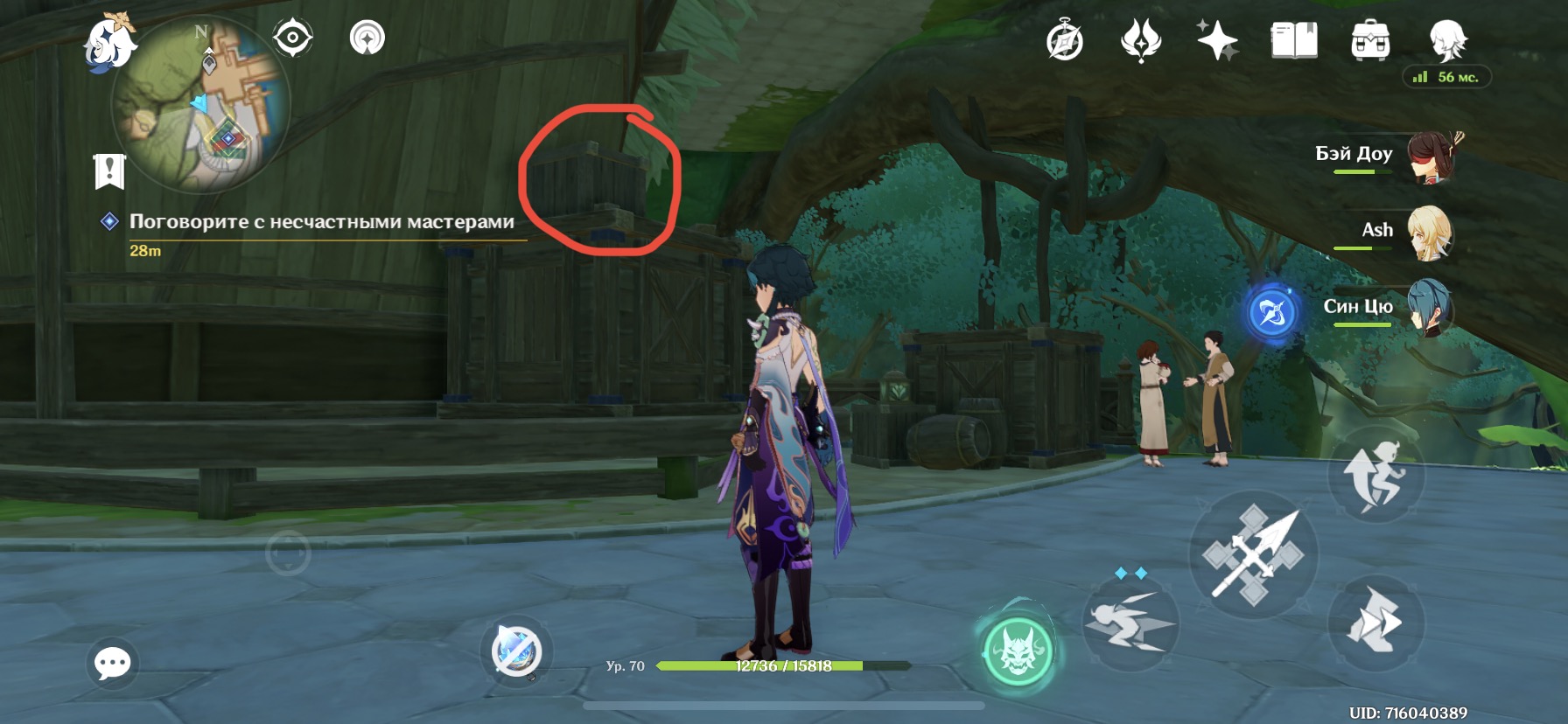Open the guide navigation icon beside Elemental Sight
The width and height of the screenshot is (1568, 724).
tap(367, 38)
